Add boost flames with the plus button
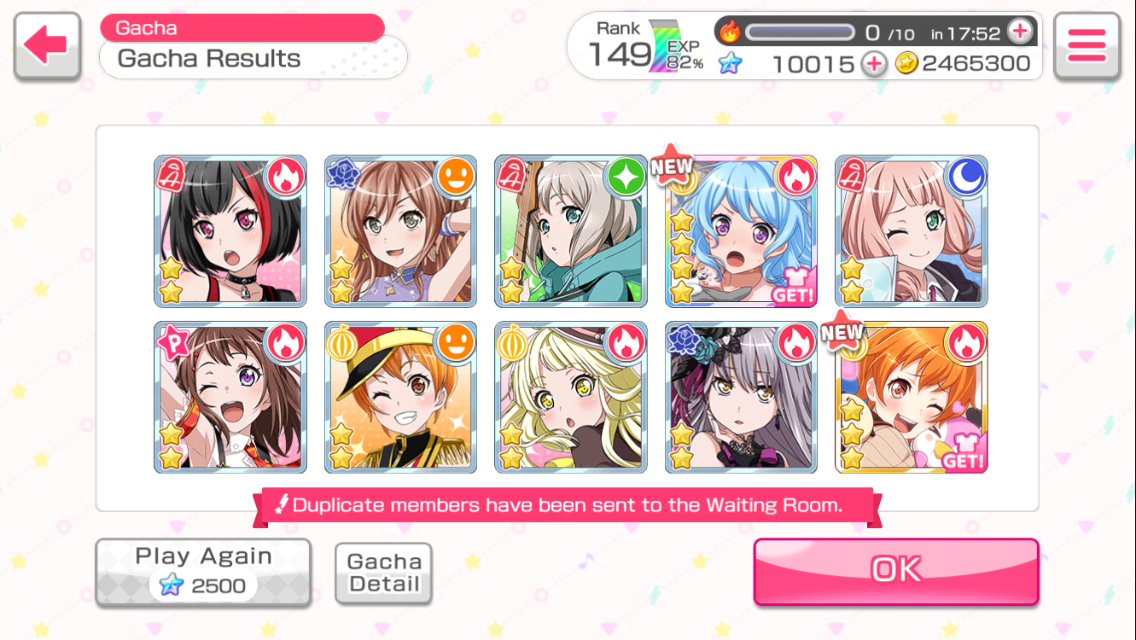Screen dimensions: 1136x640 pos(1019,32)
